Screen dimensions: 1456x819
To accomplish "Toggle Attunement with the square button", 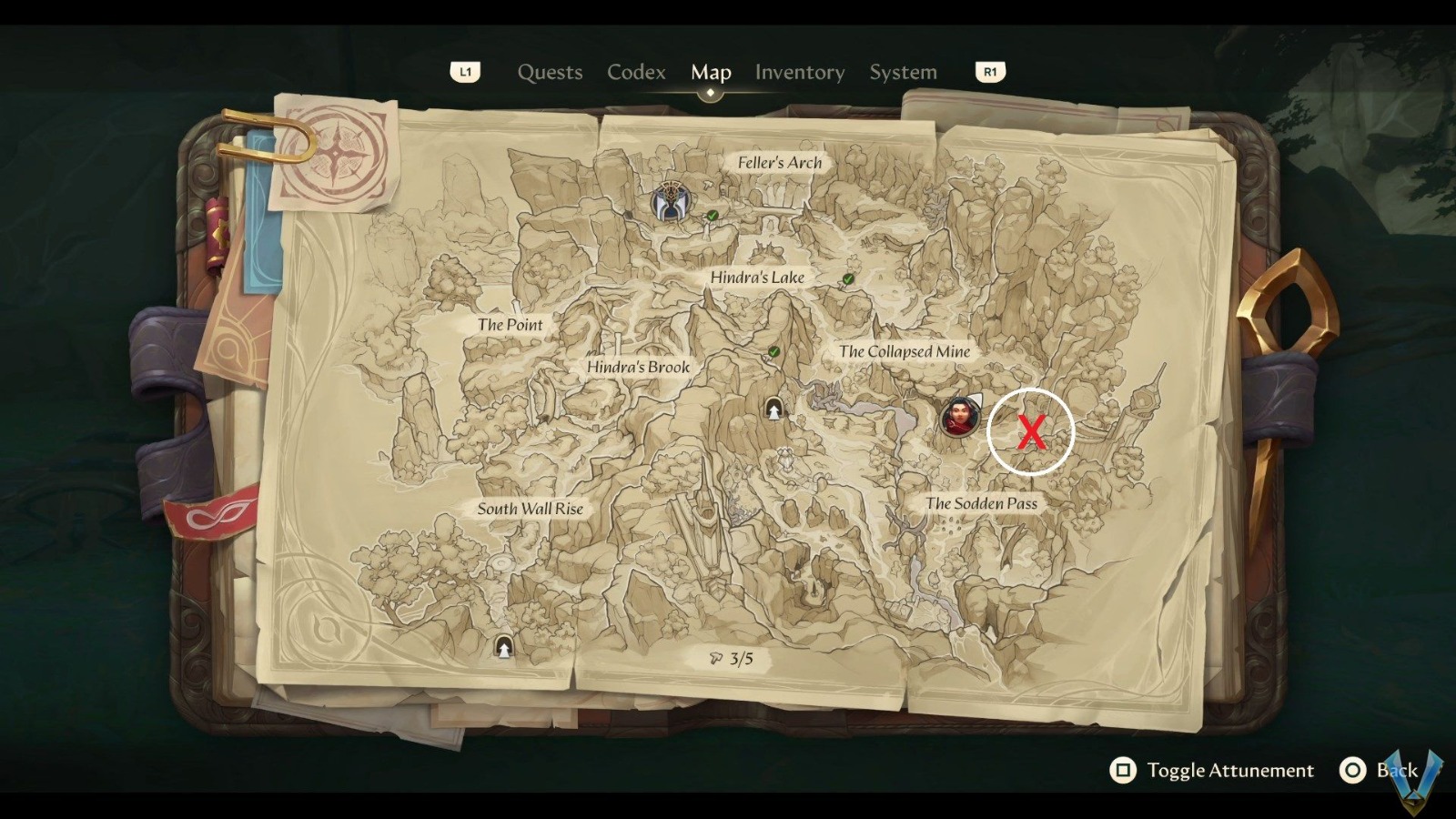I will 1123,770.
